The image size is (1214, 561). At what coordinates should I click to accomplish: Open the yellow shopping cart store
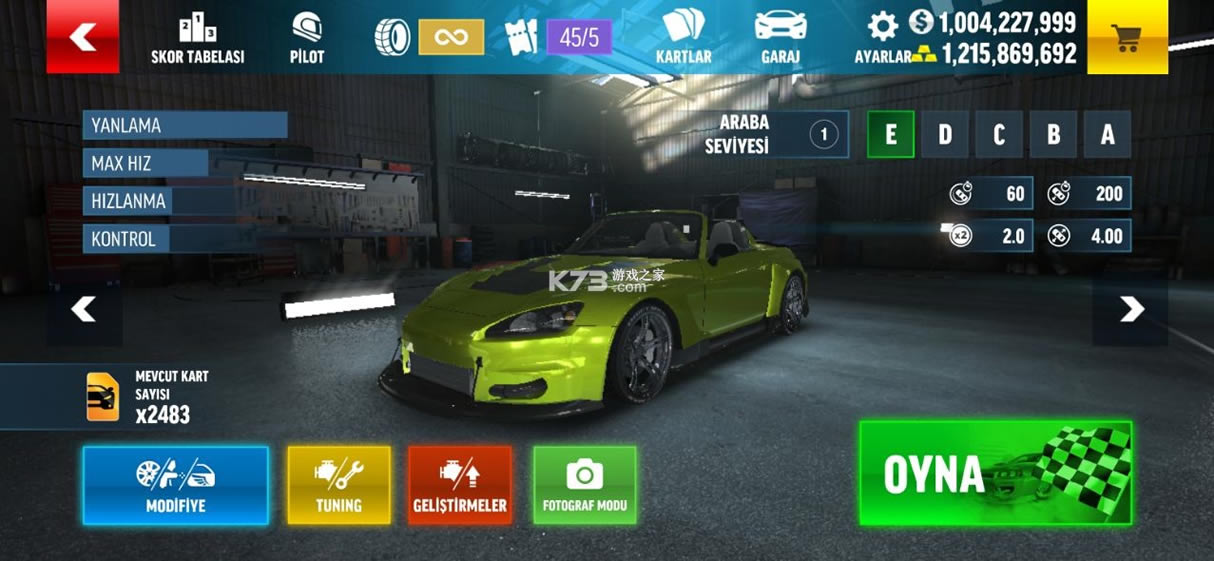point(1127,38)
